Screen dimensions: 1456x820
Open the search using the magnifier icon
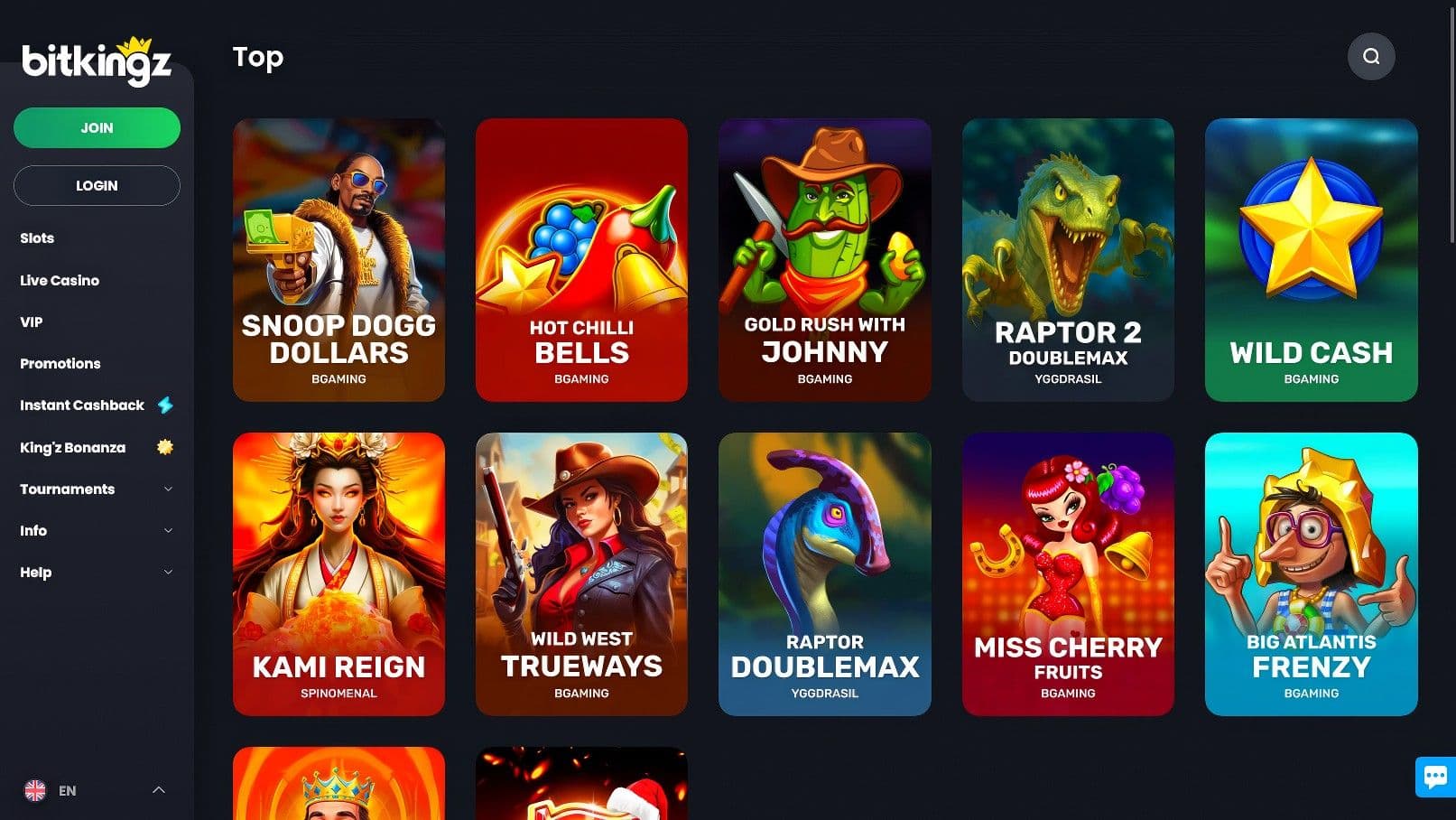[1371, 56]
